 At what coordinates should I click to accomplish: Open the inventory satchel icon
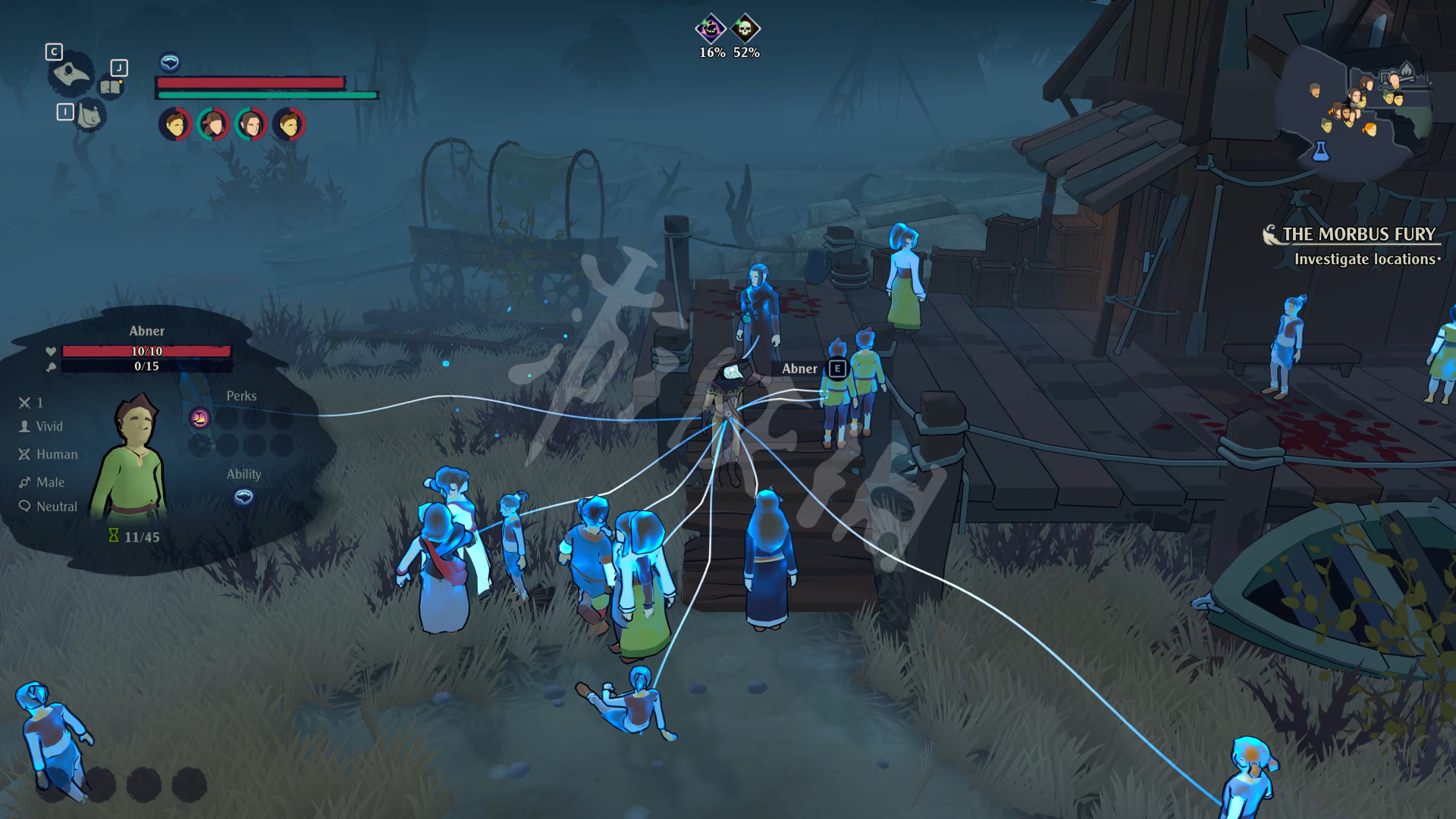90,116
